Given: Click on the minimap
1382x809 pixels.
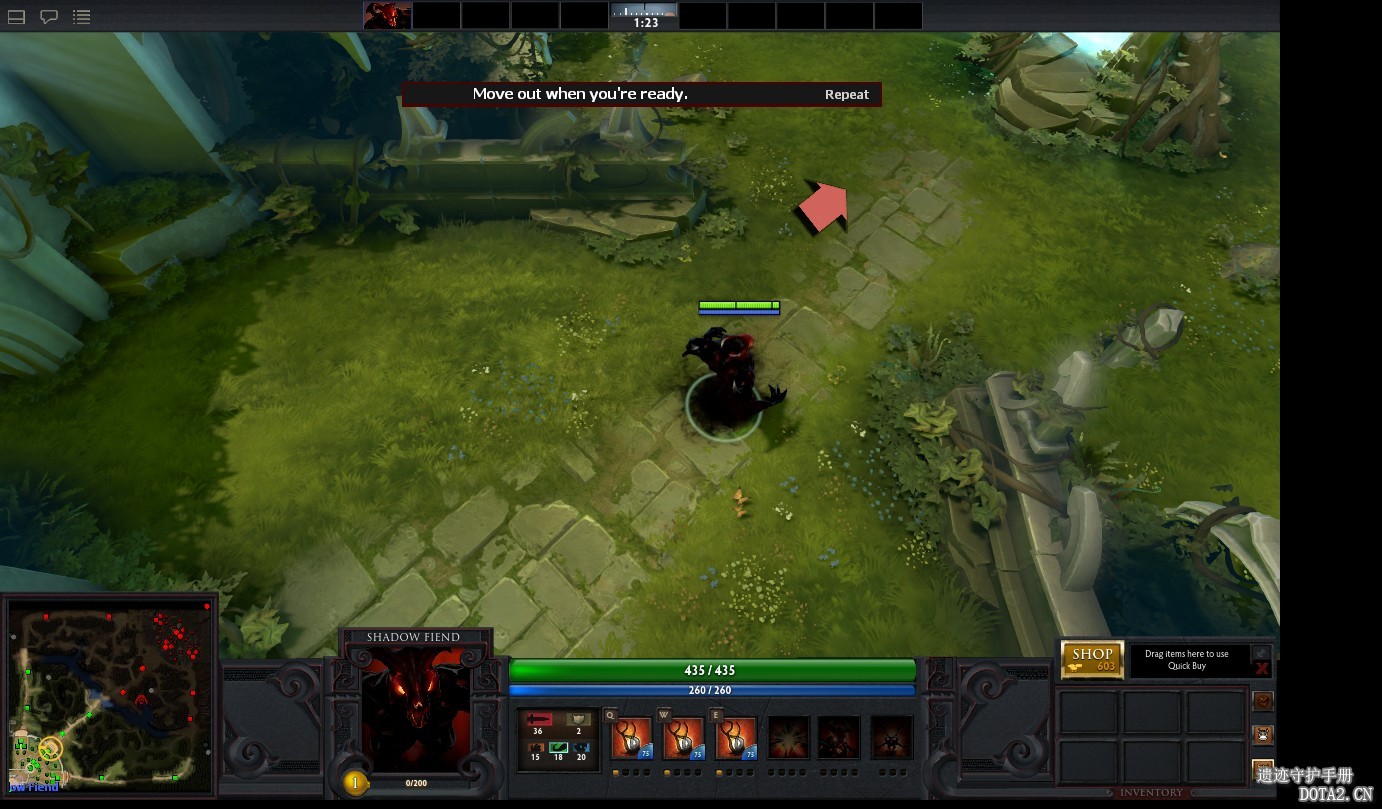Looking at the screenshot, I should pos(110,694).
